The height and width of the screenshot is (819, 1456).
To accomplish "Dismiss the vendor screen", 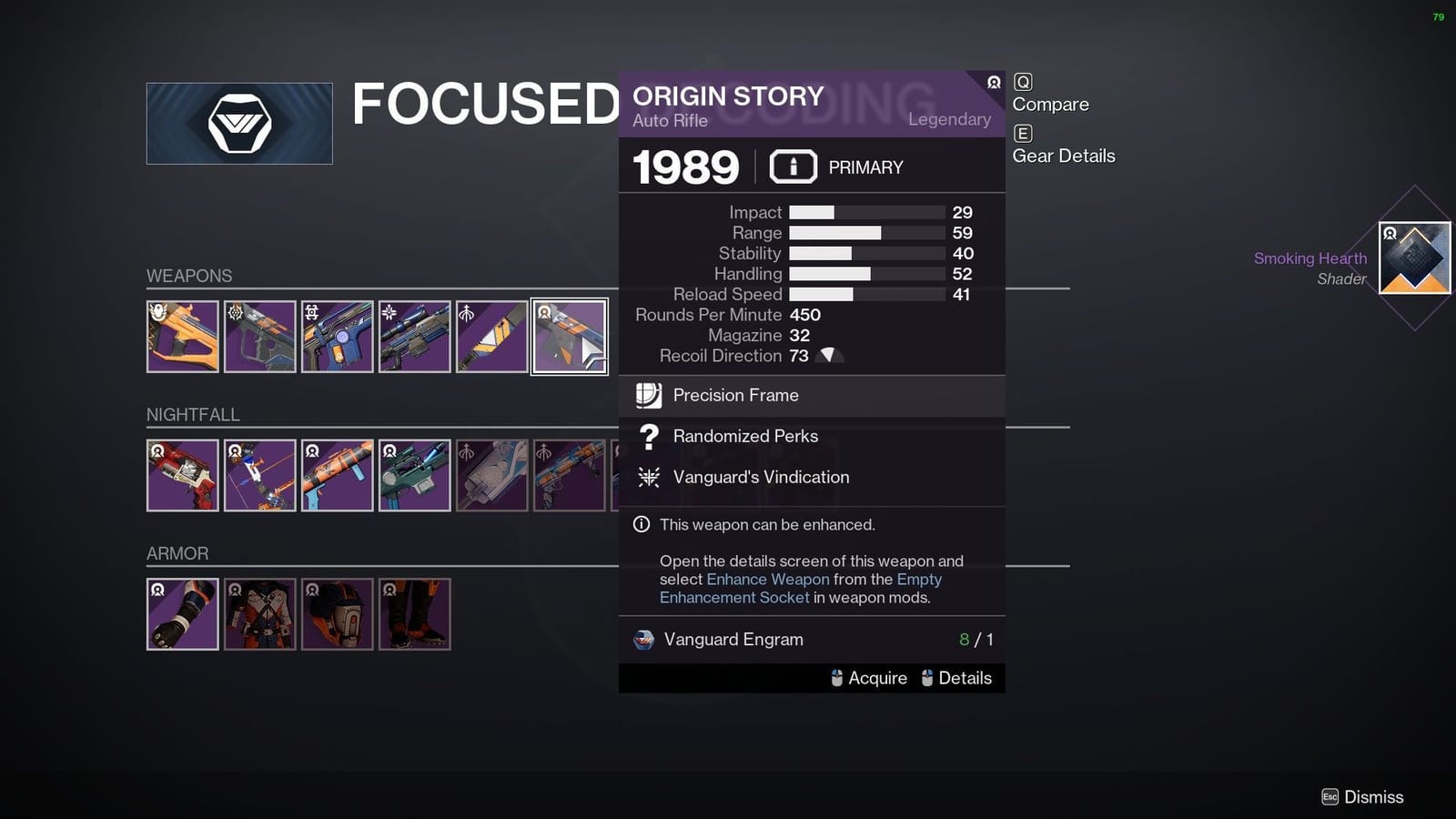I will (1363, 796).
